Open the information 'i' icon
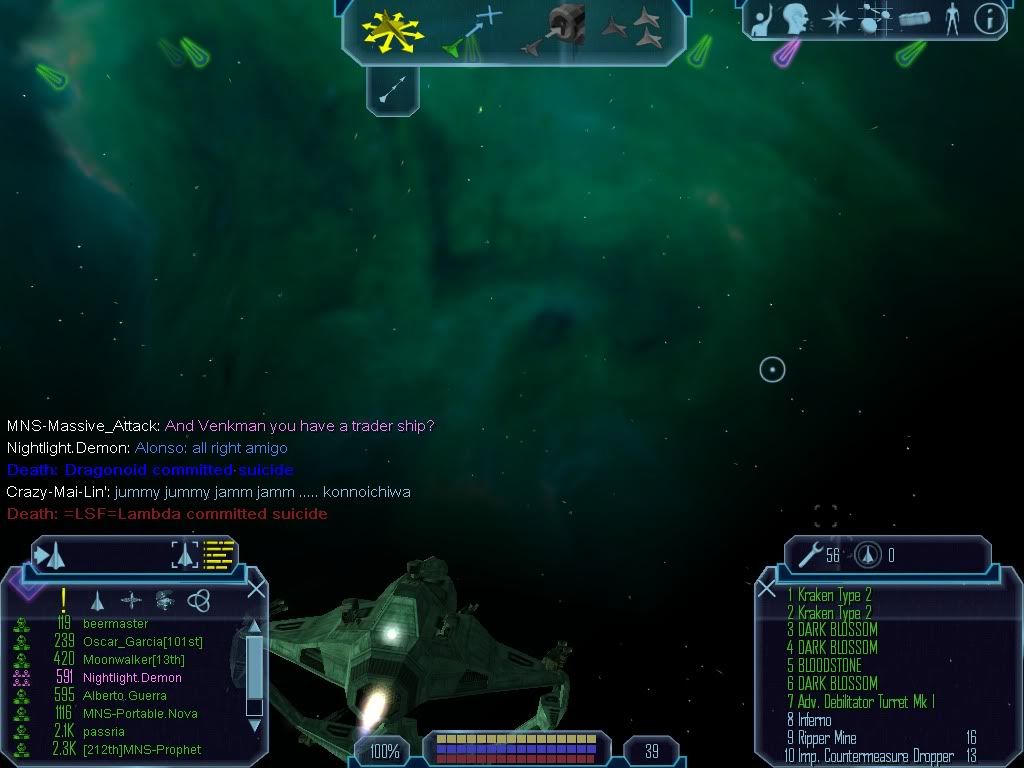The image size is (1024, 768). point(989,19)
